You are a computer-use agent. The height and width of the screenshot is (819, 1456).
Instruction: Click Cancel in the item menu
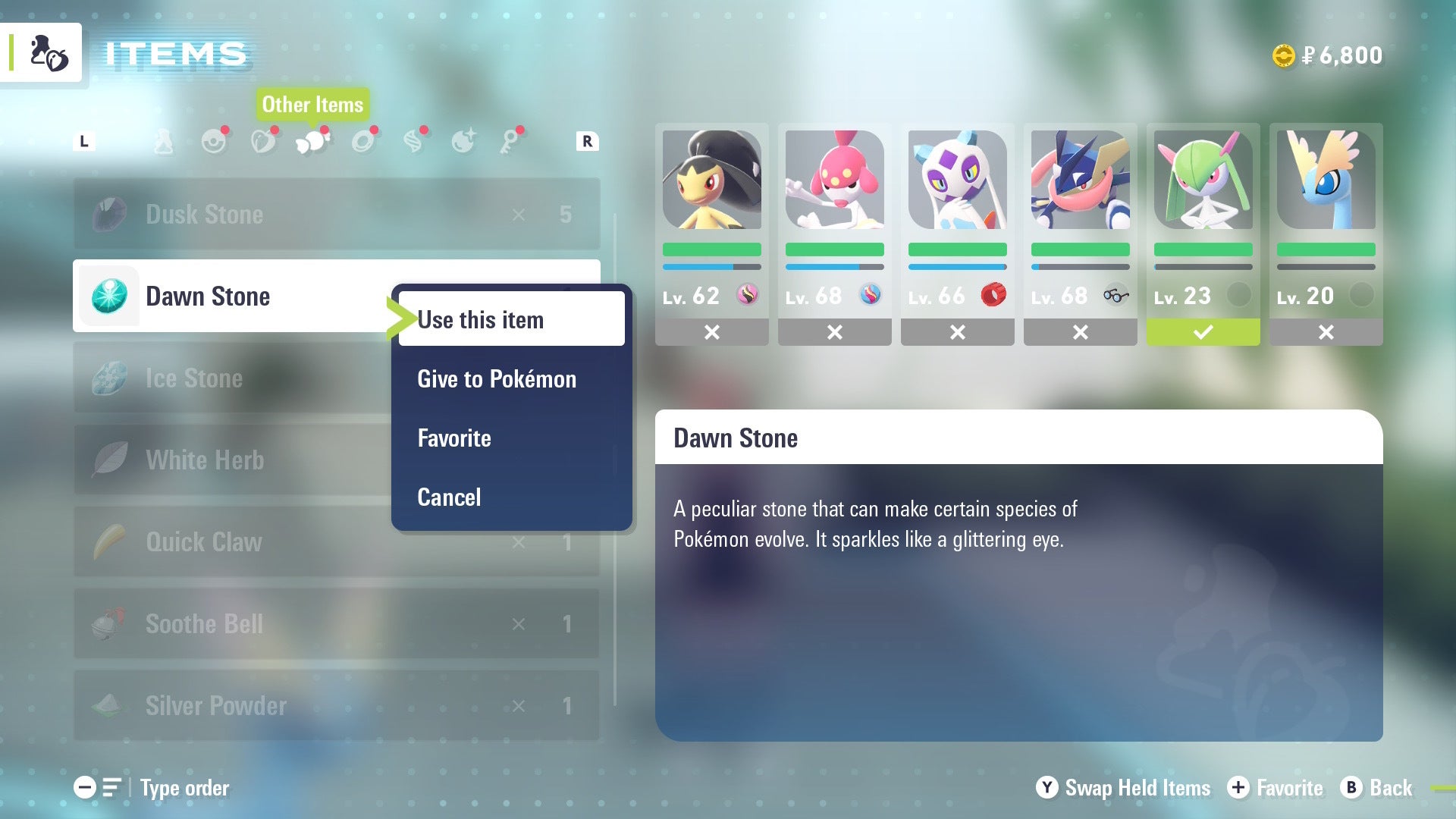pyautogui.click(x=449, y=497)
